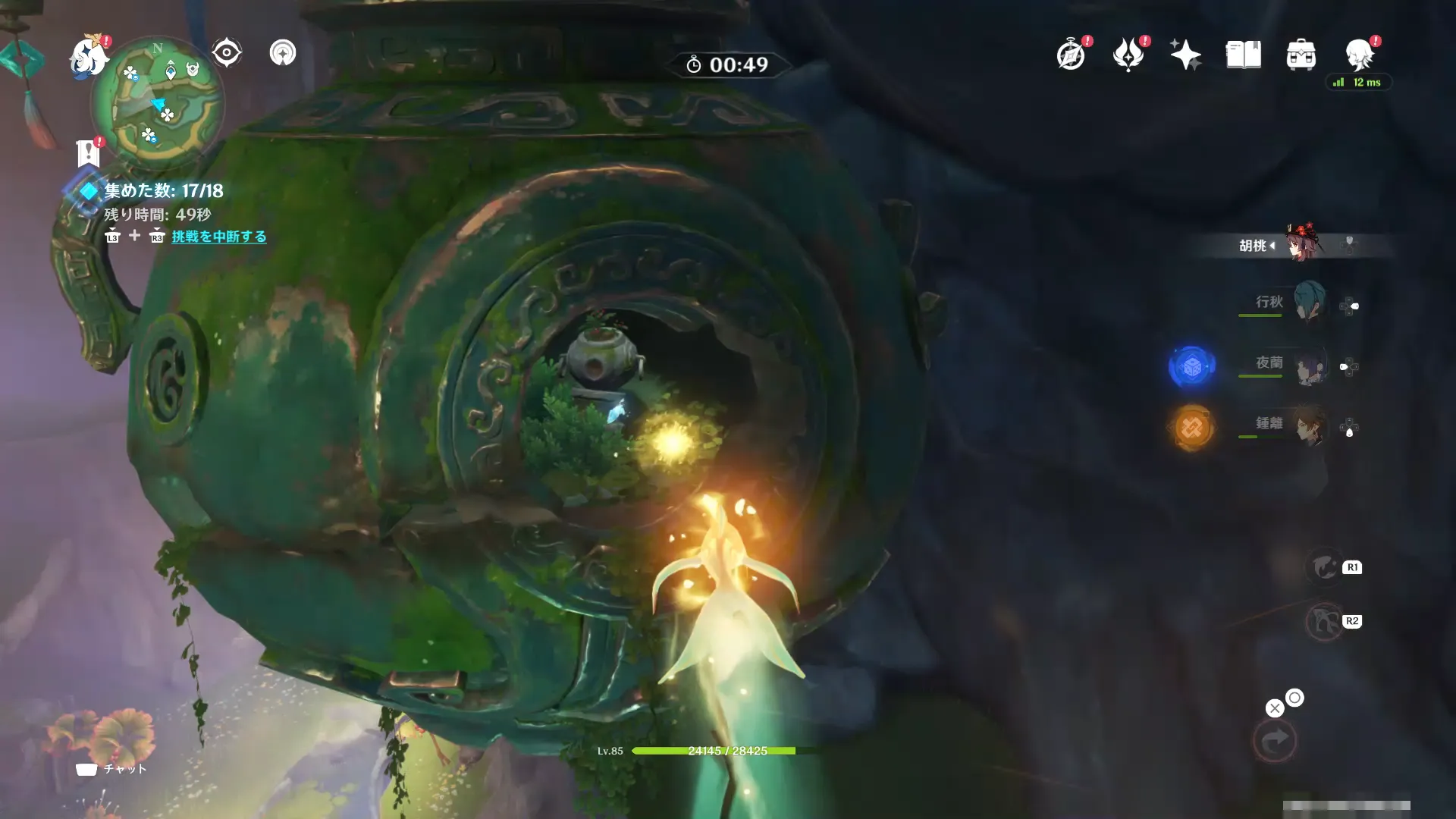This screenshot has height=819, width=1456.
Task: Open the events flame-star icon
Action: [x=1128, y=55]
